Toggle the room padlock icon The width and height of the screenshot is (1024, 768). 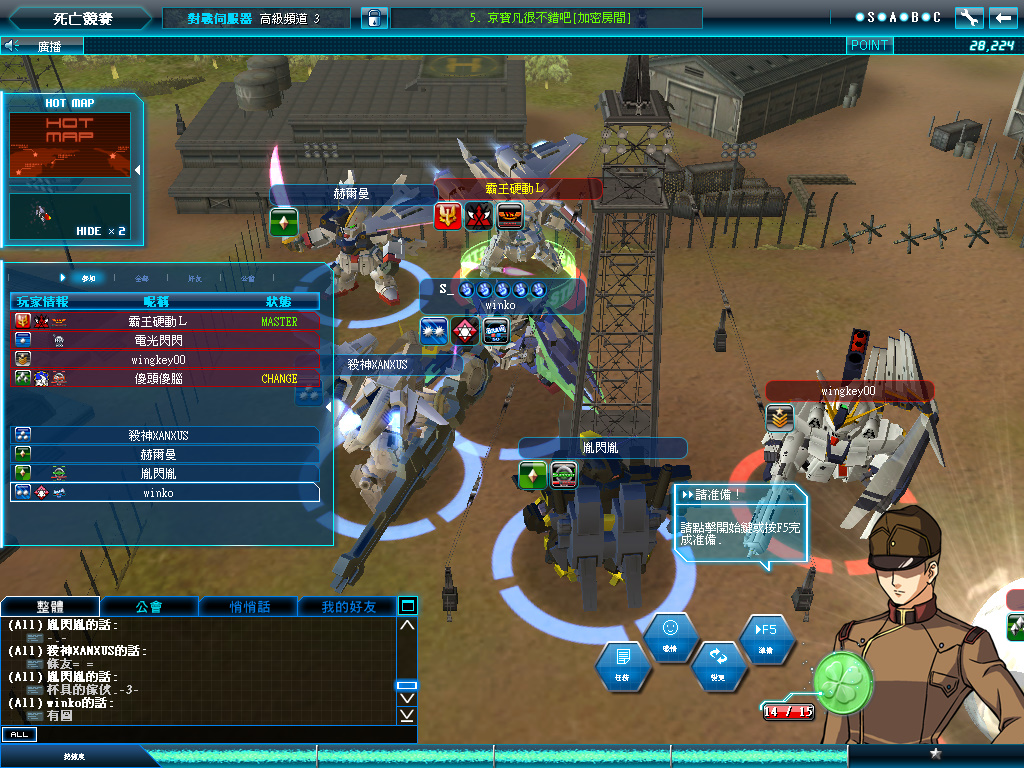click(371, 18)
